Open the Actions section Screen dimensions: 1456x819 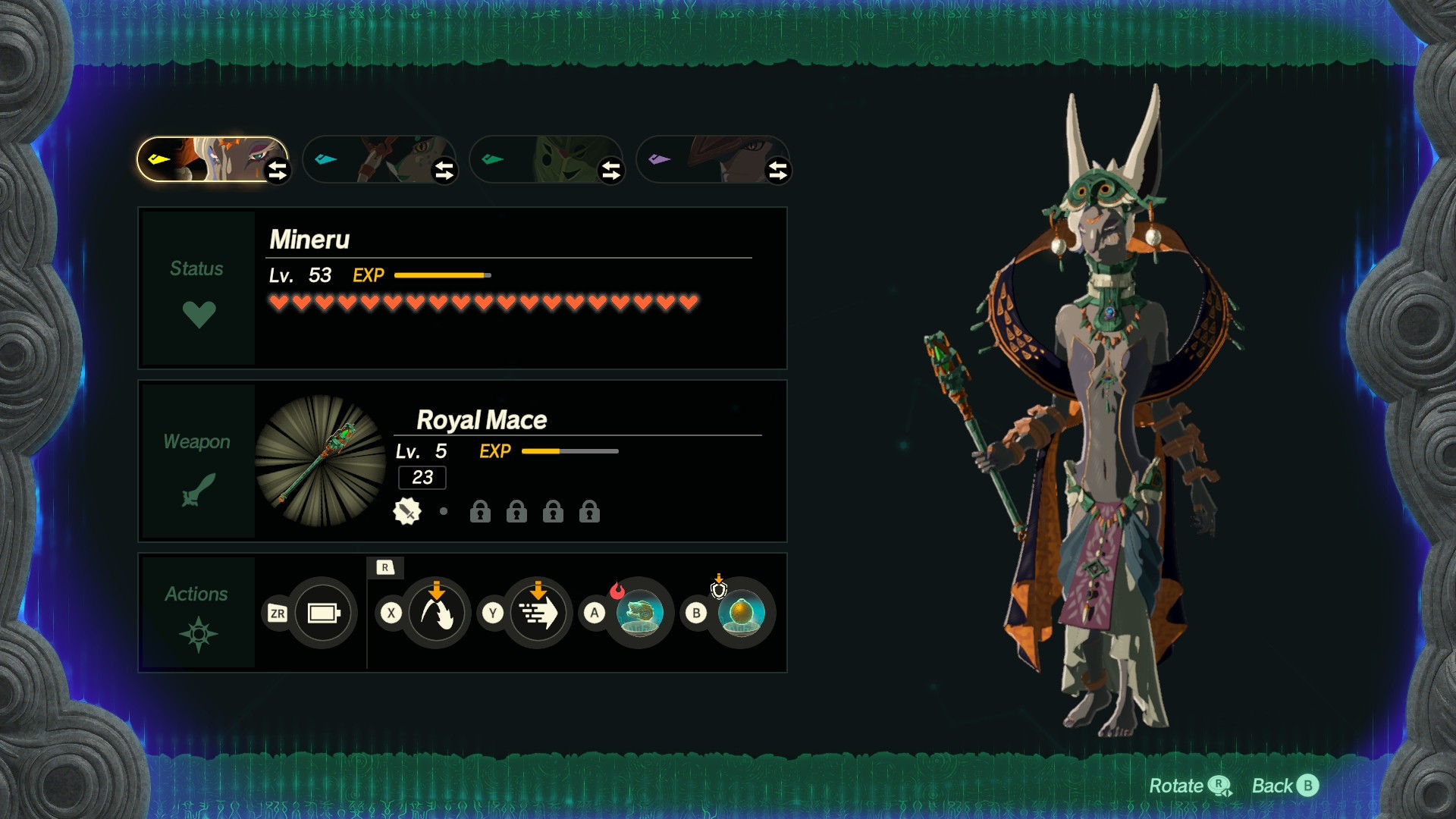[x=197, y=613]
